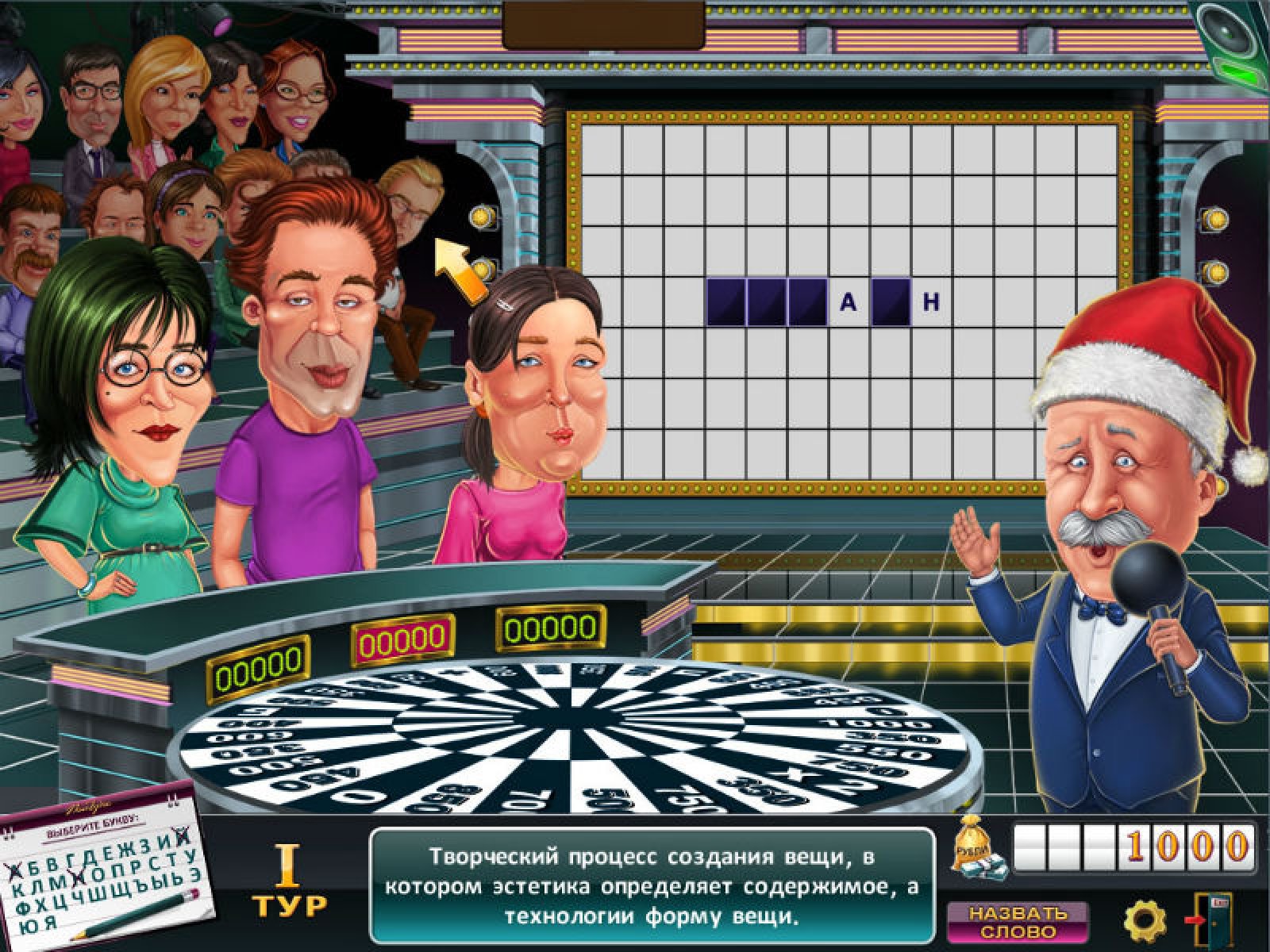Viewport: 1270px width, 952px height.
Task: Choose letter Ф from the alphabet sheet
Action: [x=21, y=908]
